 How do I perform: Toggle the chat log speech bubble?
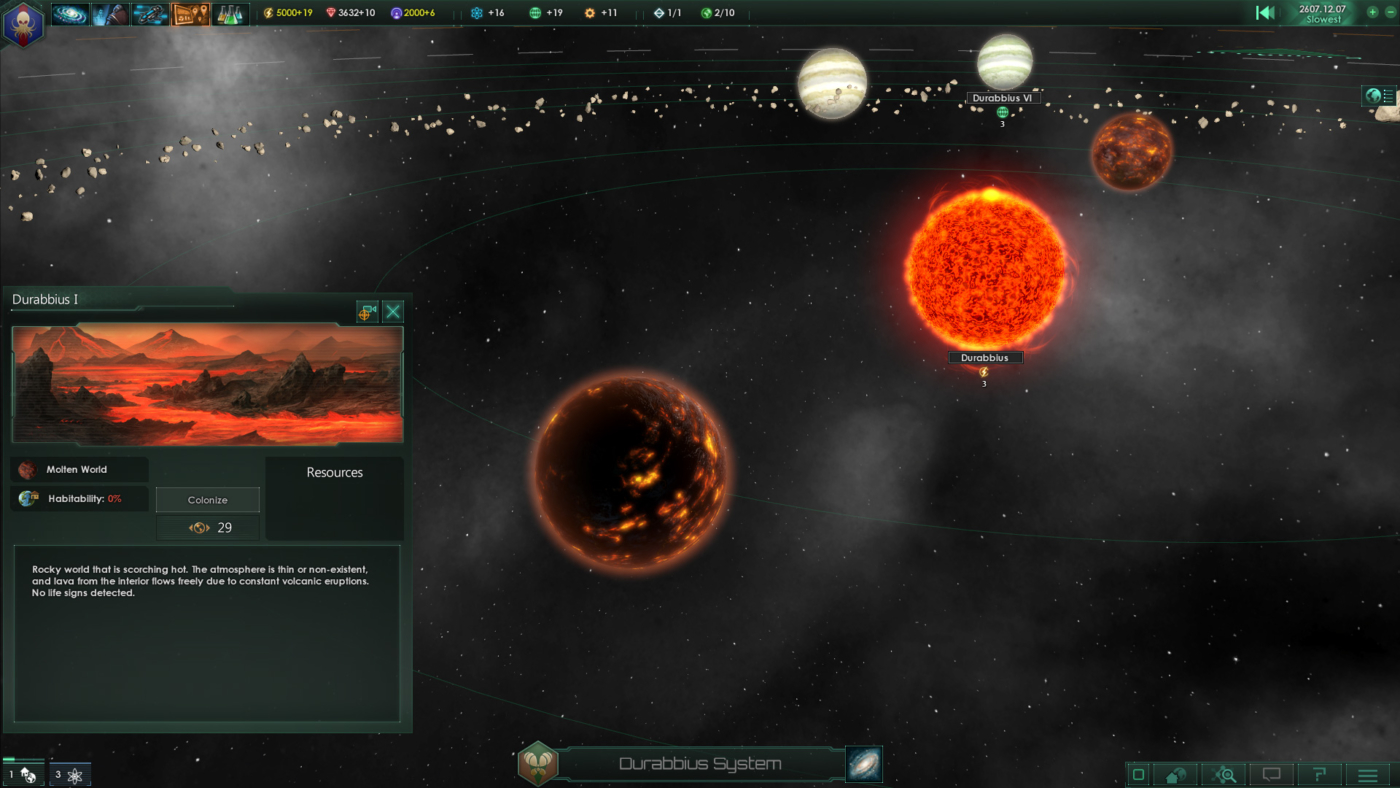pos(1270,774)
